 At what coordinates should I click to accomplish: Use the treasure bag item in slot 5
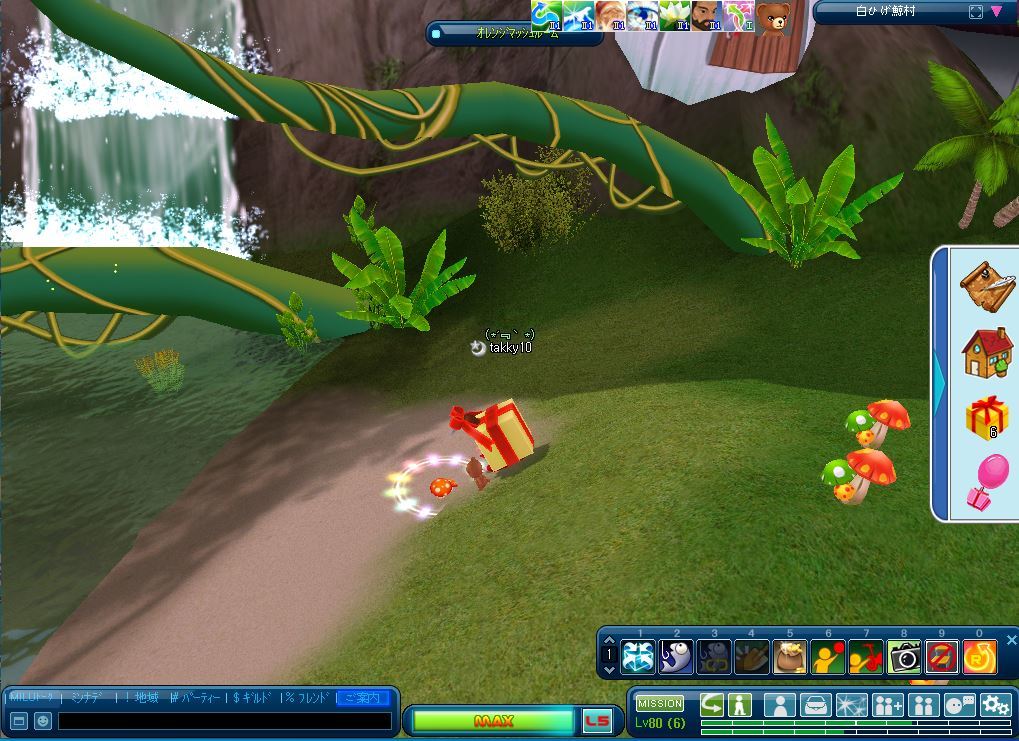(790, 657)
